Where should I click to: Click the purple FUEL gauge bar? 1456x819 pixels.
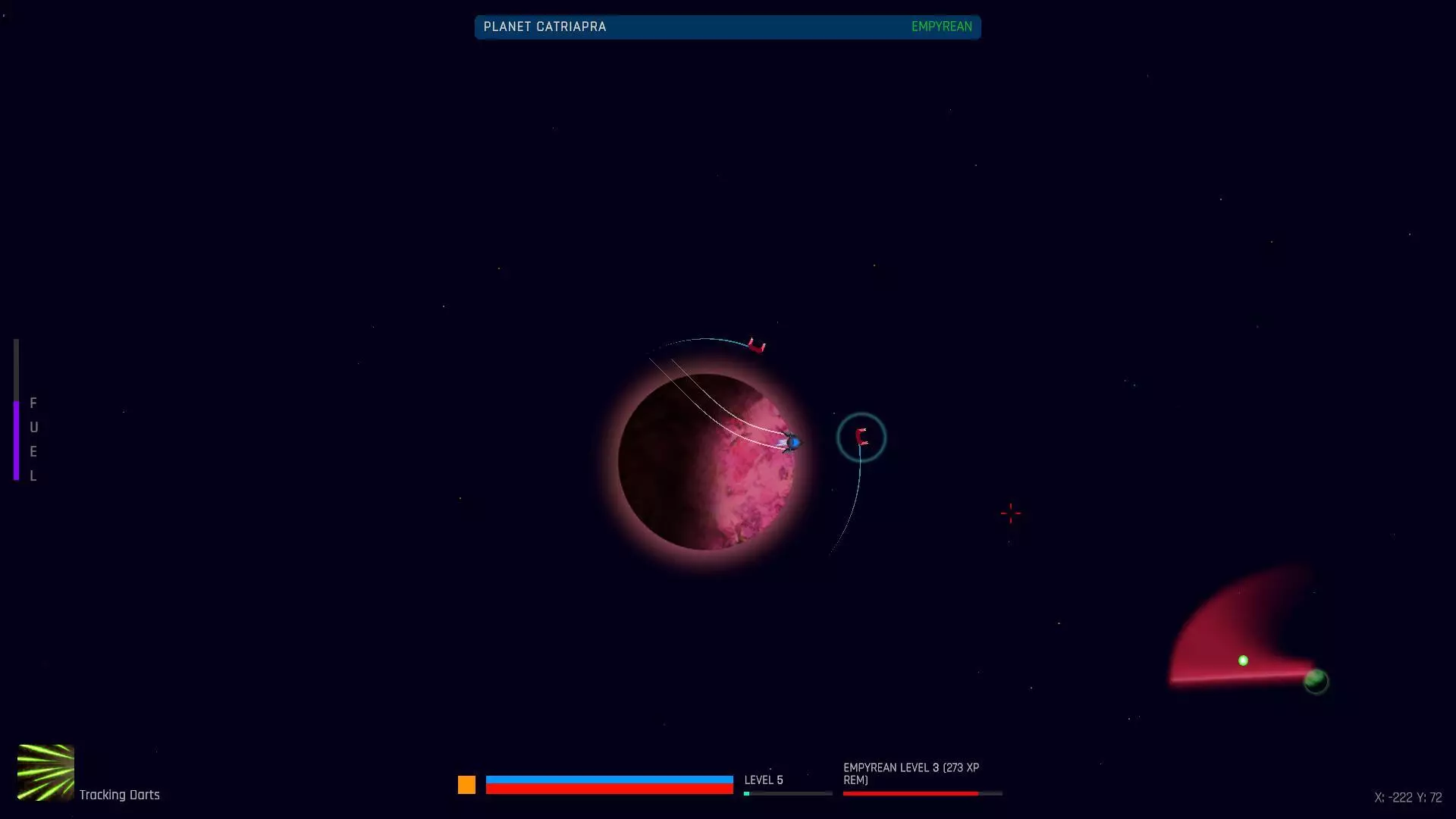tap(17, 440)
